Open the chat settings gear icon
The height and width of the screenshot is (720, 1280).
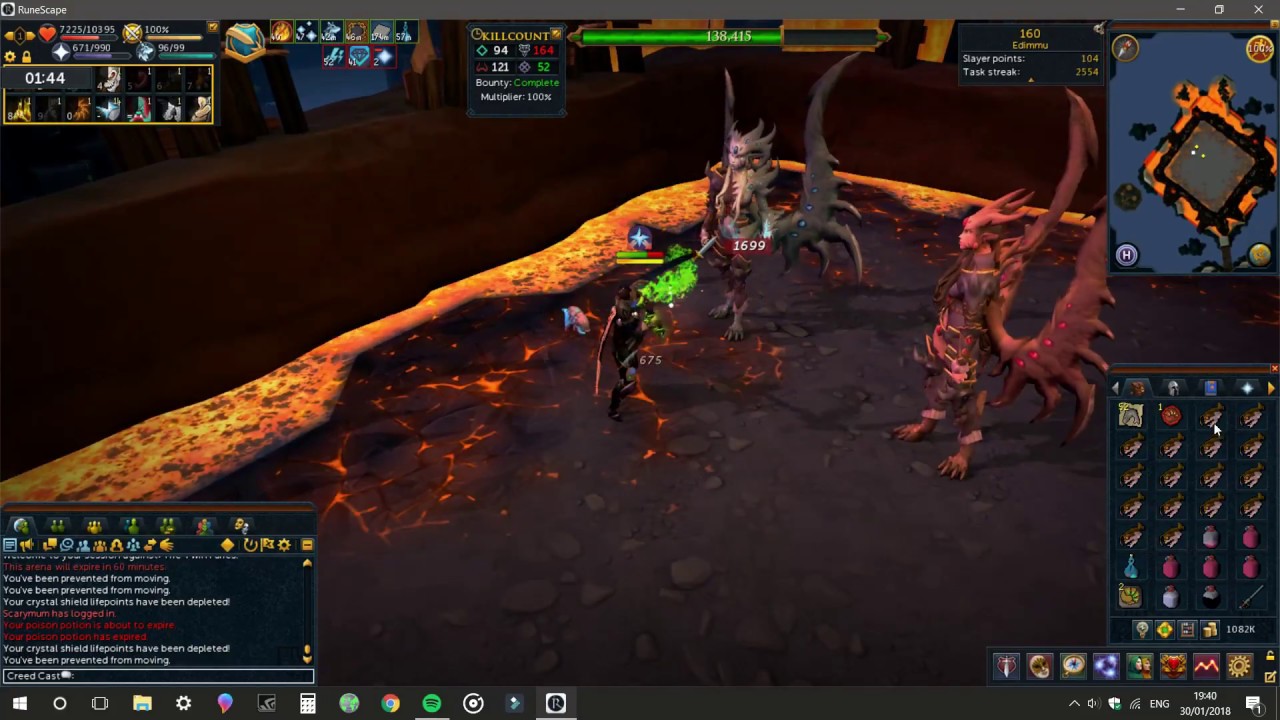coord(284,545)
